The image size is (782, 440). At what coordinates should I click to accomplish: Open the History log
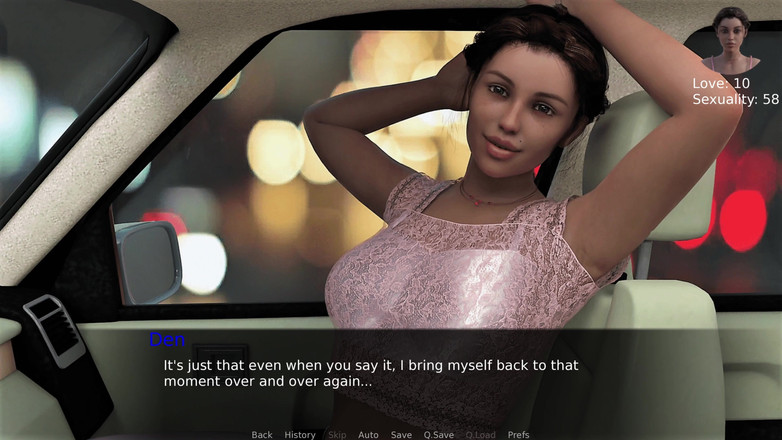(300, 435)
